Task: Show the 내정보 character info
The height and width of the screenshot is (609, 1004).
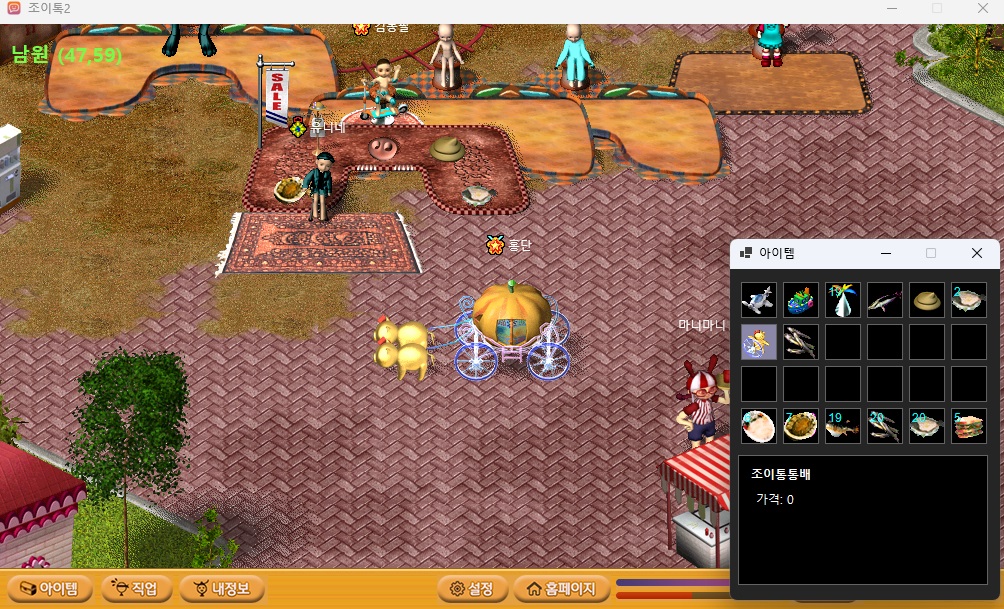Action: pyautogui.click(x=222, y=588)
